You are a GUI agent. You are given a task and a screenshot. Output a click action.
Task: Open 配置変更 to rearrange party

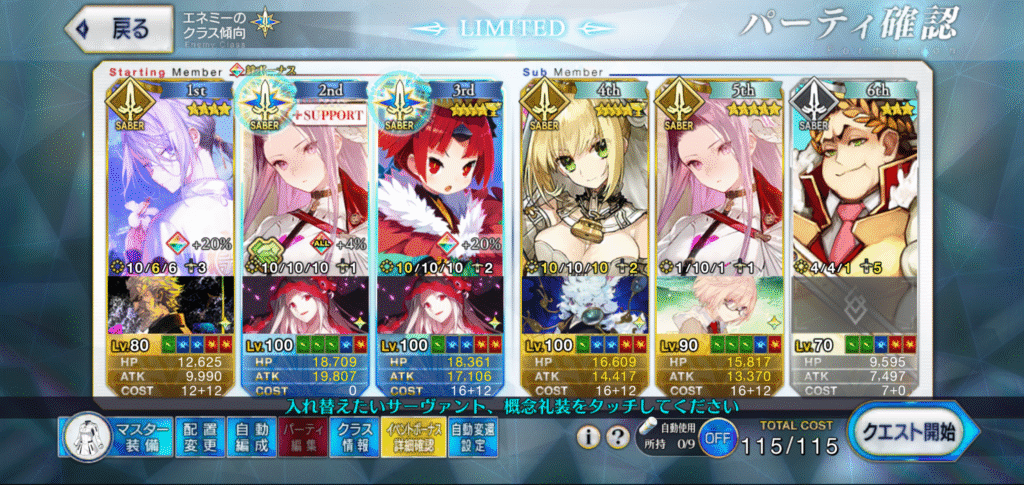[x=200, y=438]
